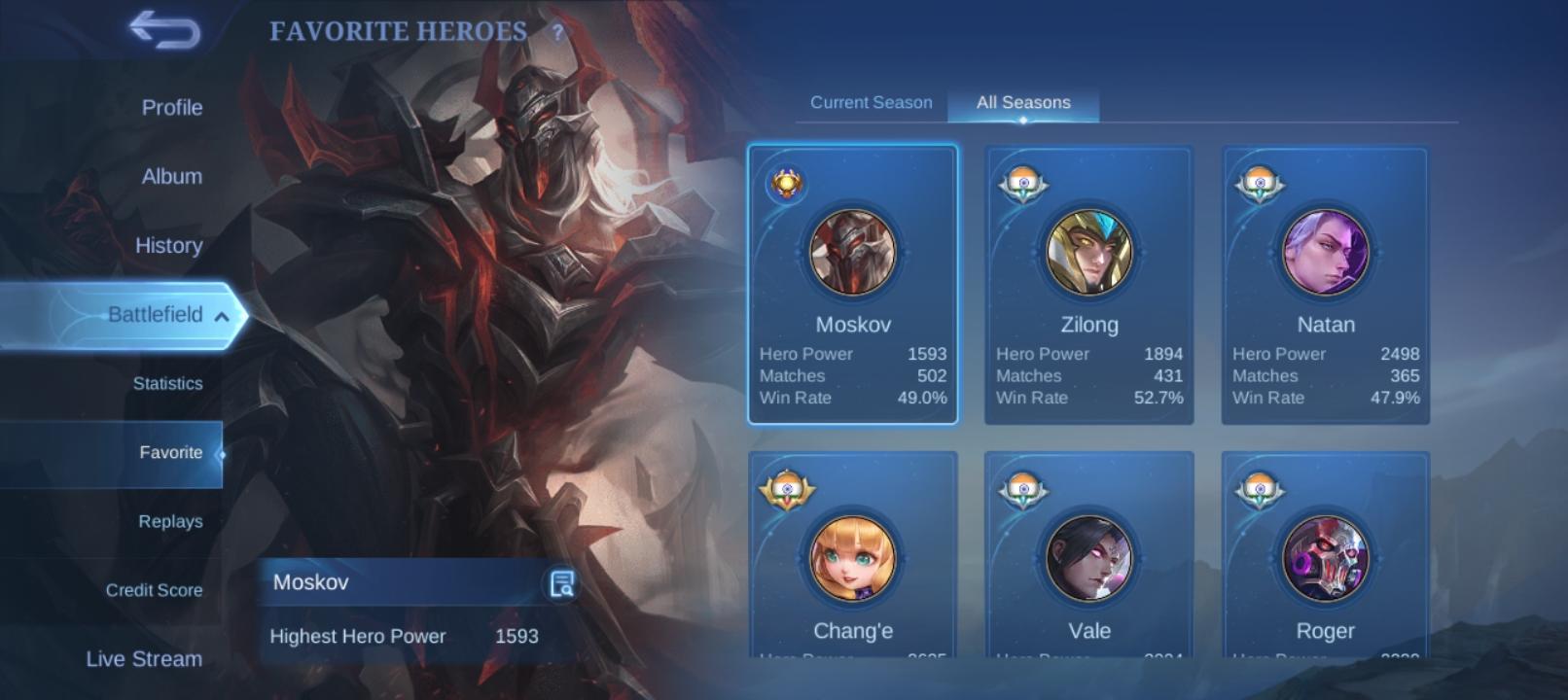Open the Profile section
The height and width of the screenshot is (700, 1568).
(x=171, y=108)
